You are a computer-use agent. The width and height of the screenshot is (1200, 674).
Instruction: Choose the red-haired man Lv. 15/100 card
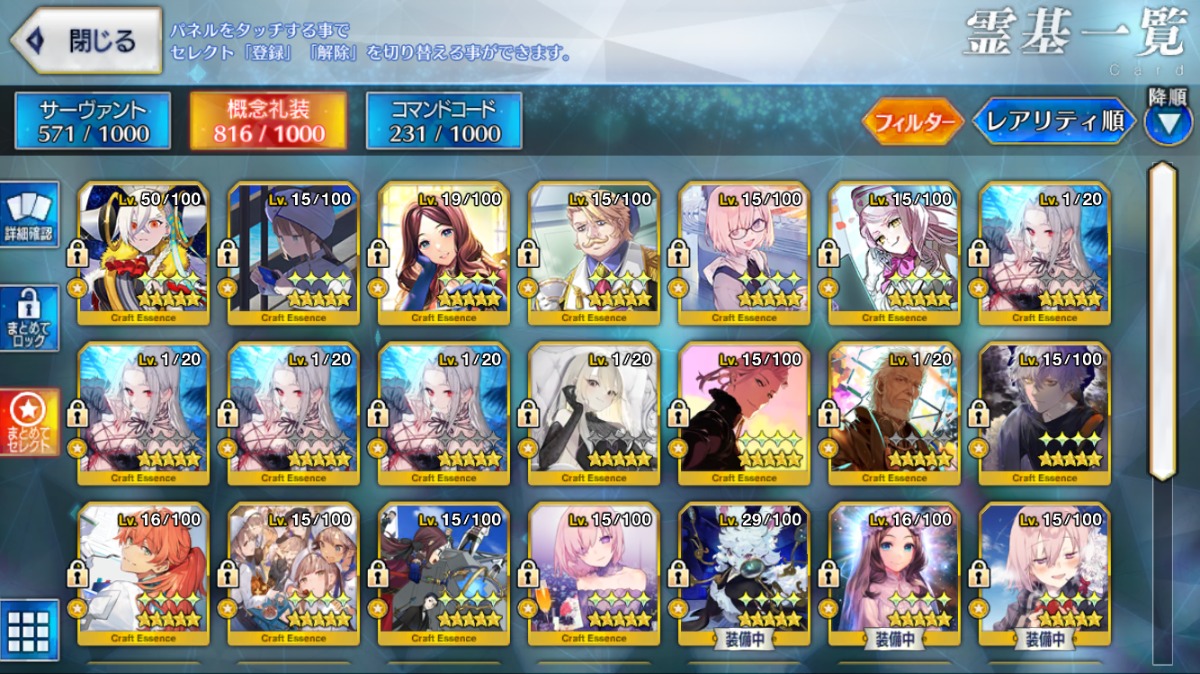tap(744, 414)
